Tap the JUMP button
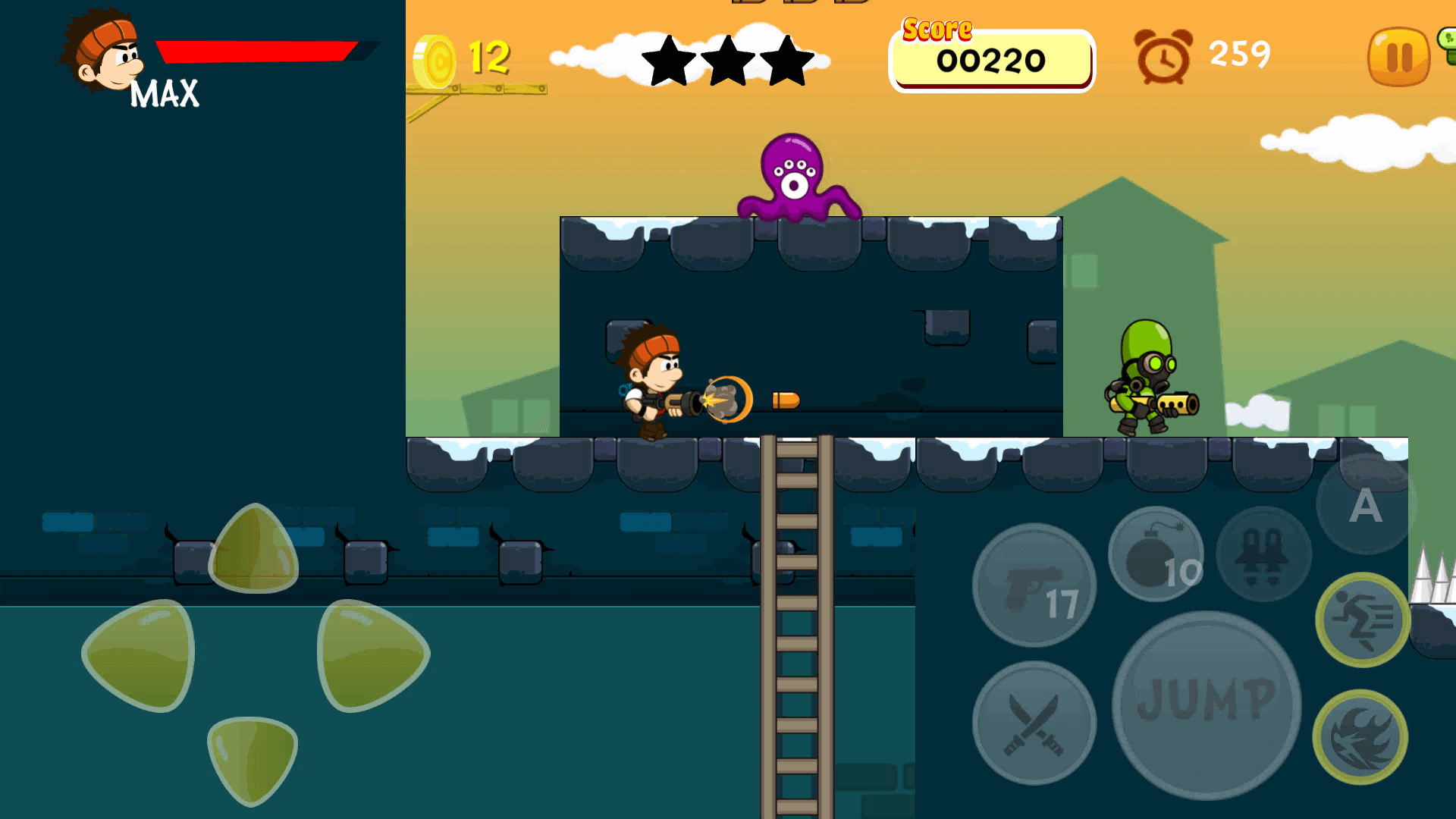1456x819 pixels. click(1206, 704)
